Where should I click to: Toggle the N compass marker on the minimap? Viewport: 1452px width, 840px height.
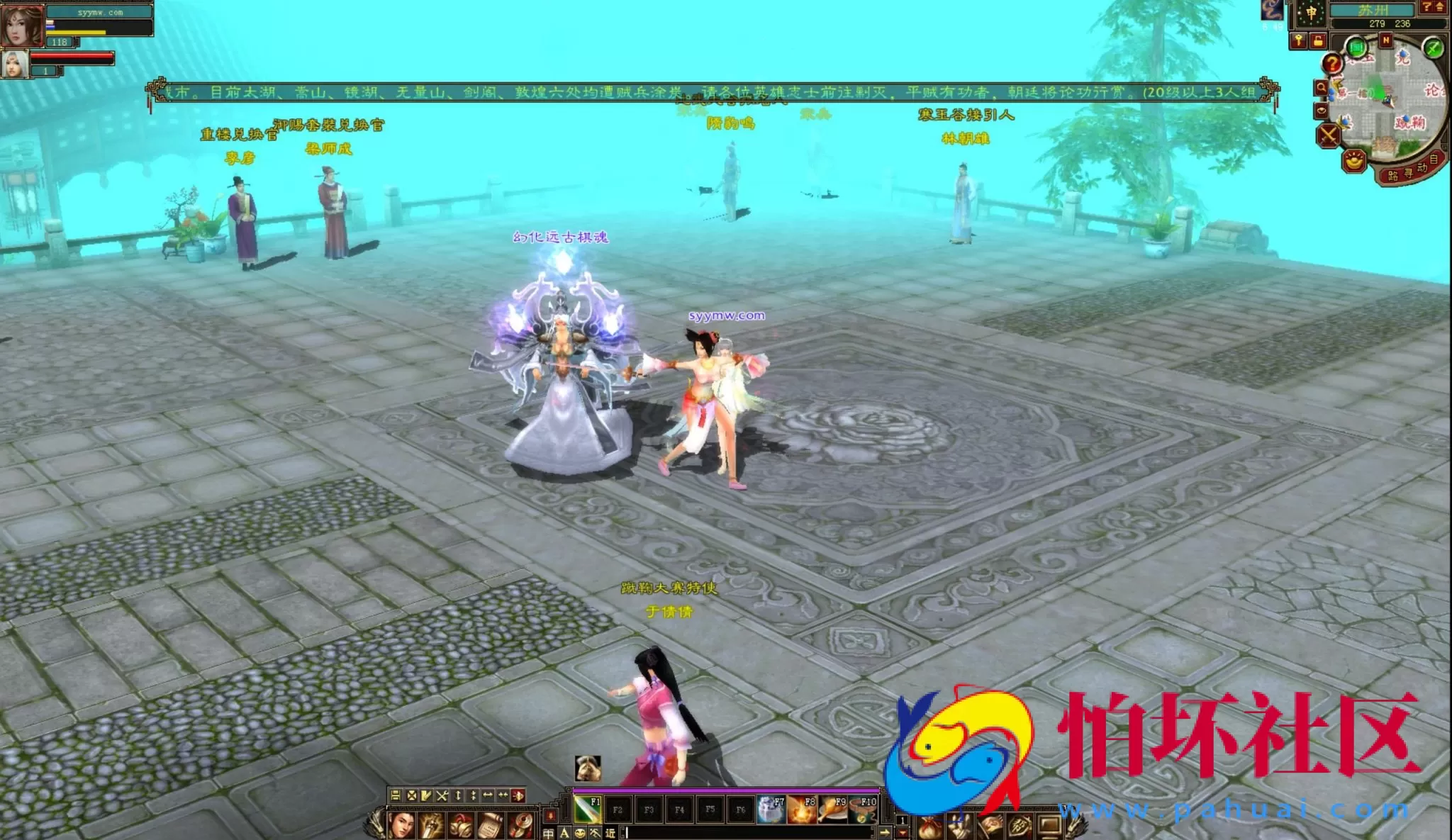[1385, 39]
